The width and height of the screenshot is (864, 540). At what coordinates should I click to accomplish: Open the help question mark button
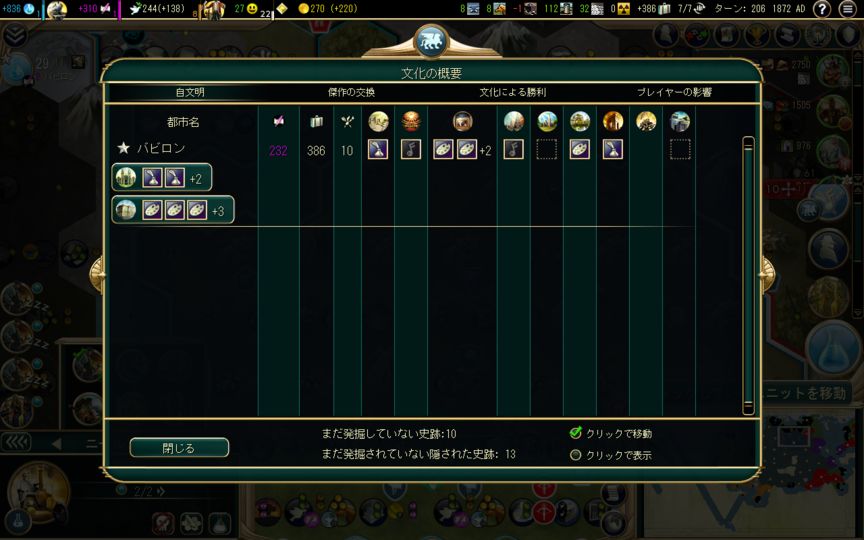tap(821, 9)
